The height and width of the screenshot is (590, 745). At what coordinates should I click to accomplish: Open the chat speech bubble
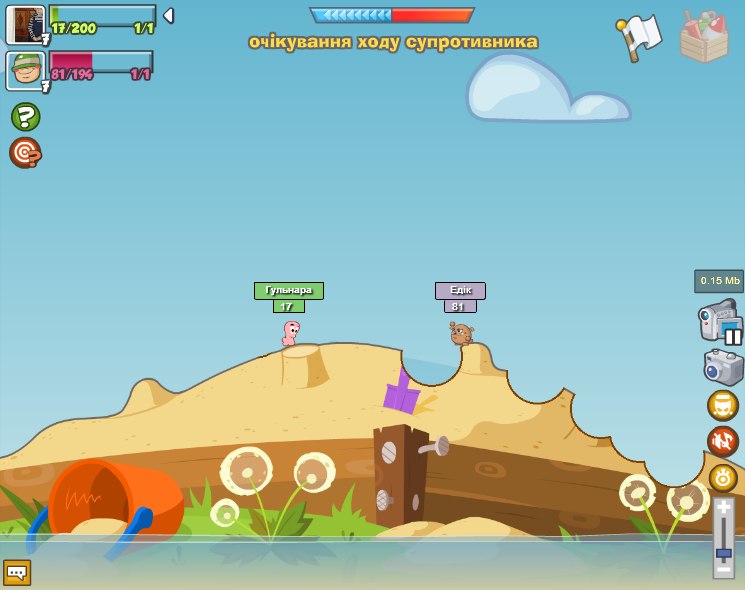tap(17, 572)
